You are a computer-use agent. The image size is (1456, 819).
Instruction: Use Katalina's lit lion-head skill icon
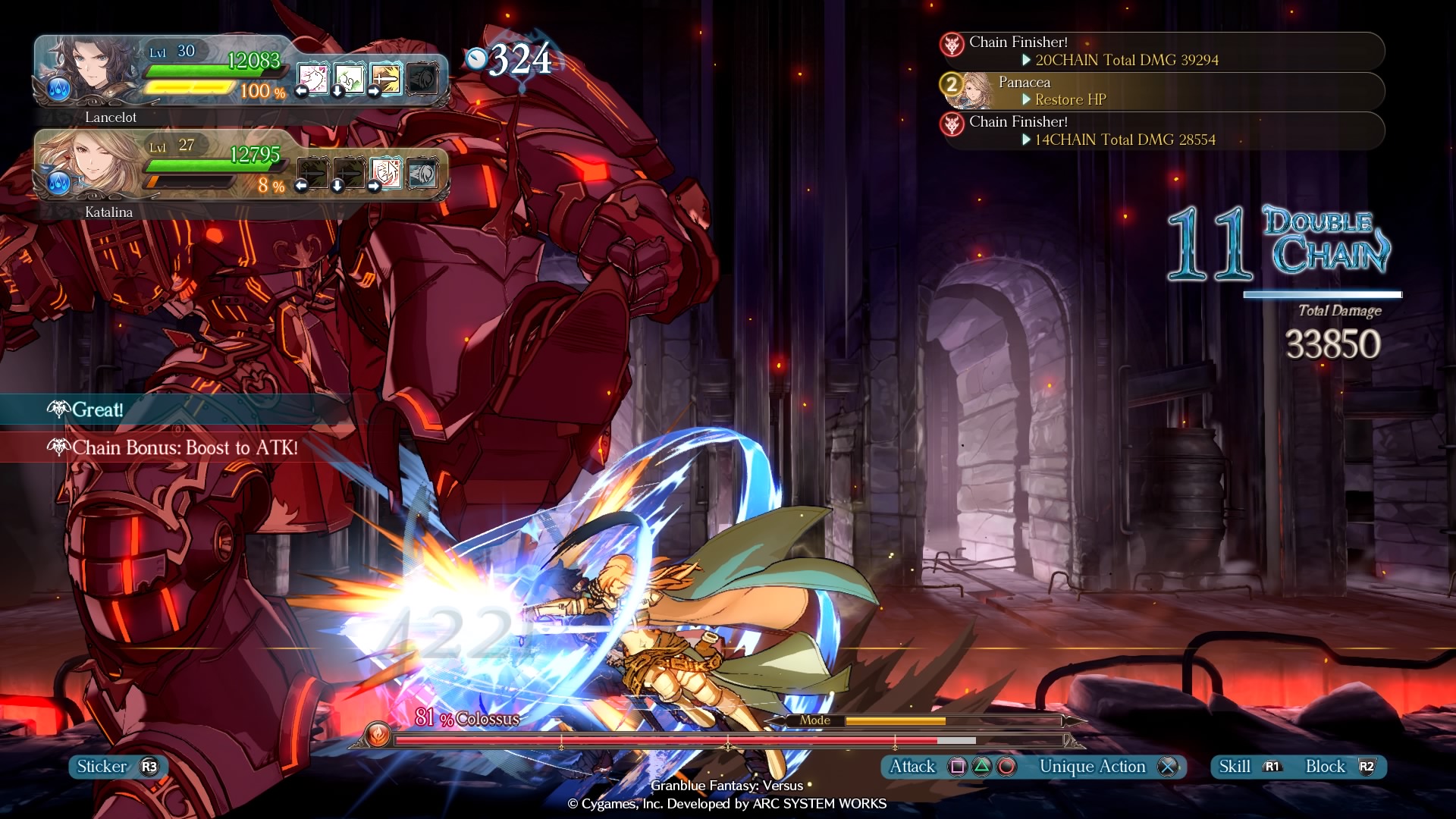click(x=422, y=173)
